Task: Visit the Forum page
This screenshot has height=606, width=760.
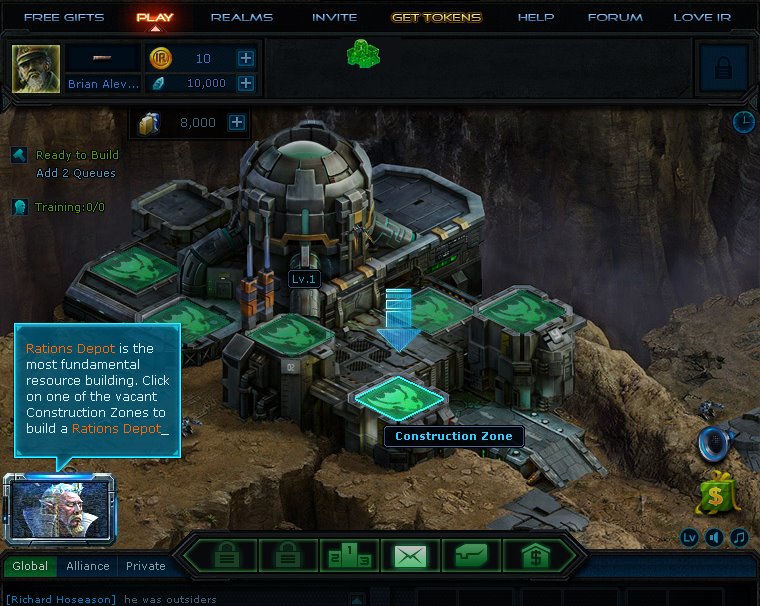Action: [615, 17]
